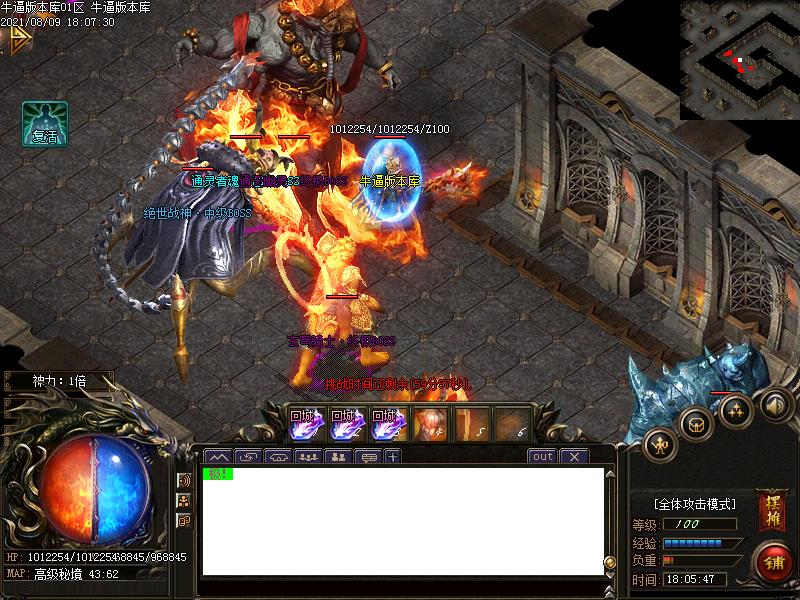The image size is (800, 600).
Task: Open the dungeon minimap
Action: pyautogui.click(x=739, y=60)
